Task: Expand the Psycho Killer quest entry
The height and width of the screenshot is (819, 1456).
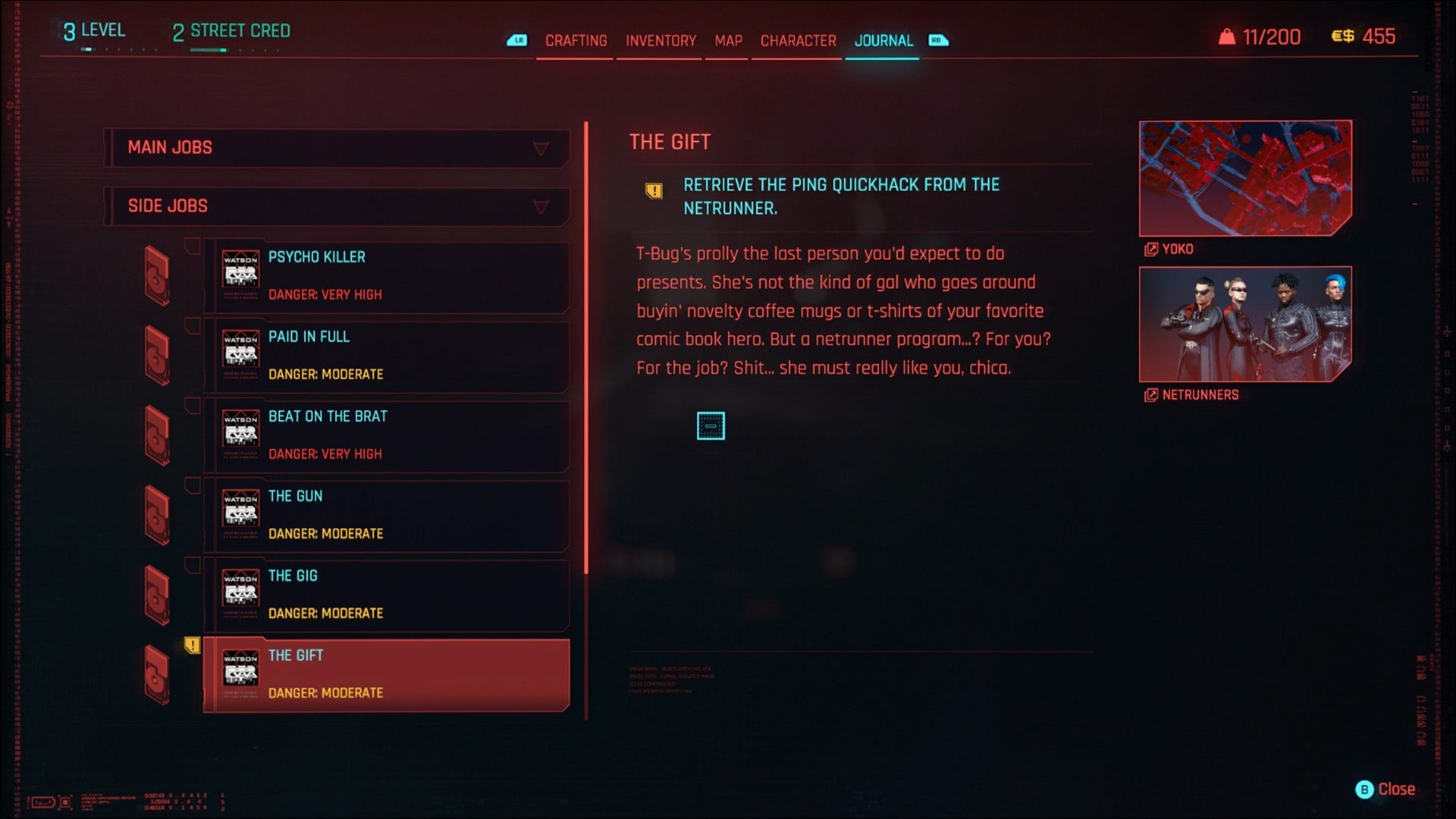Action: click(387, 275)
